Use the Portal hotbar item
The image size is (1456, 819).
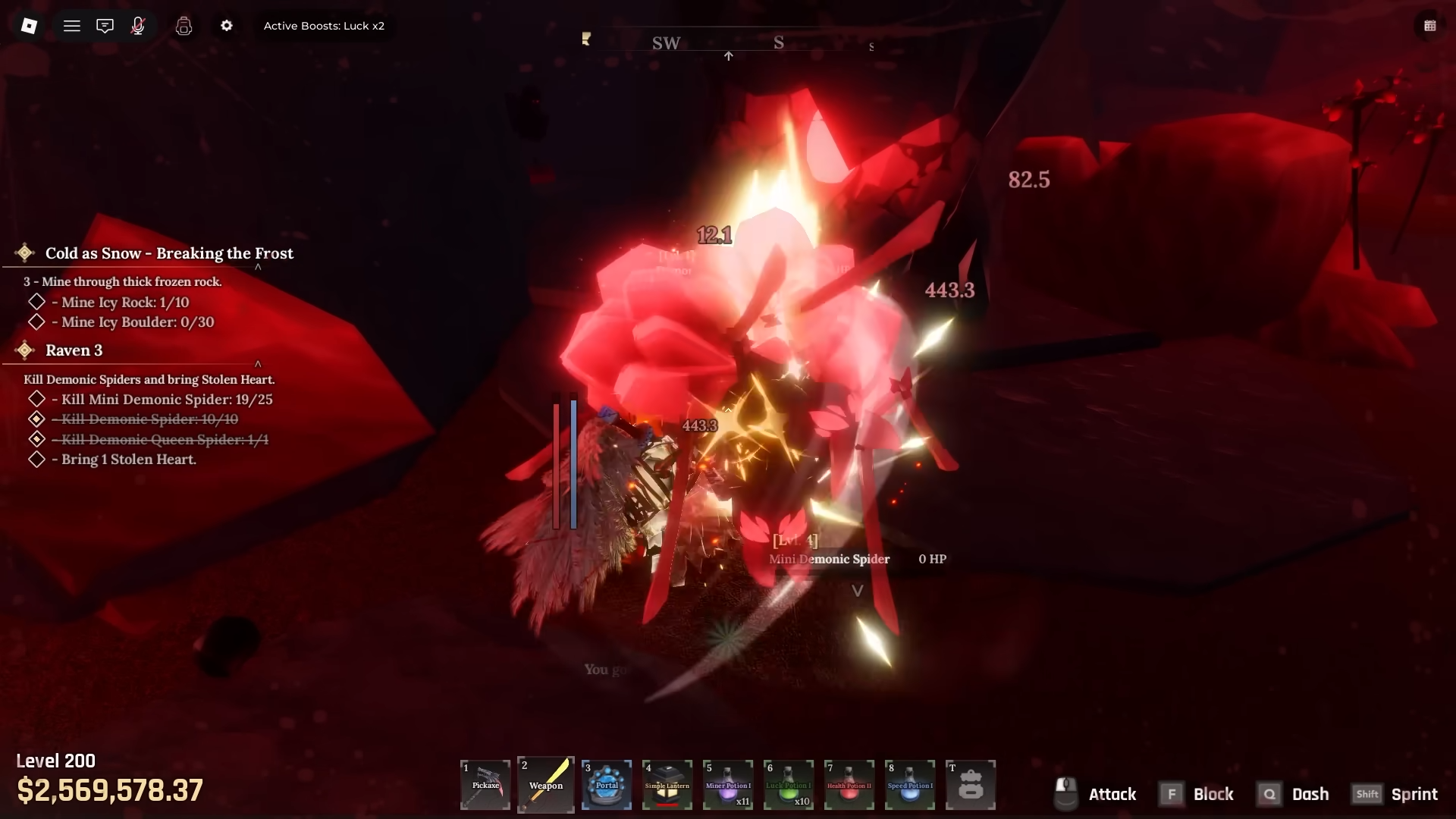tap(607, 785)
